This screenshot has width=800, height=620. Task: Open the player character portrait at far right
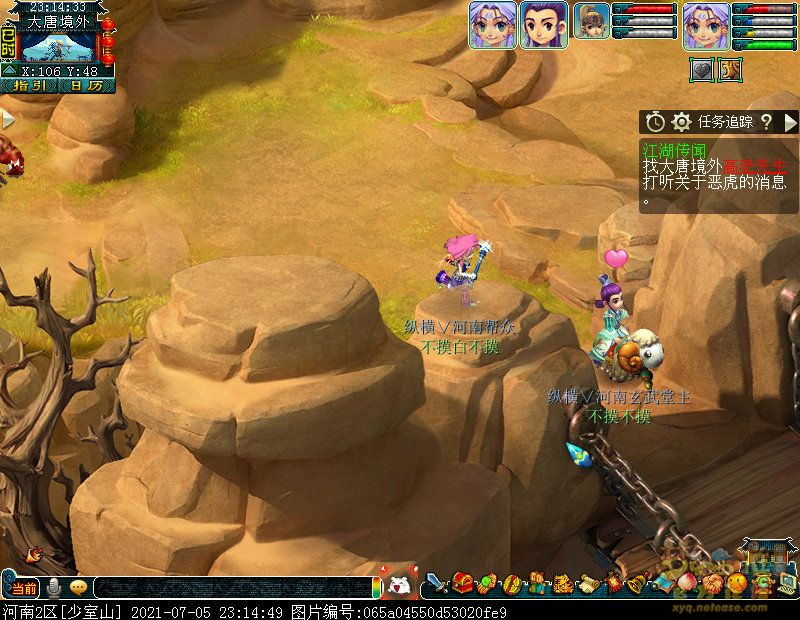706,25
